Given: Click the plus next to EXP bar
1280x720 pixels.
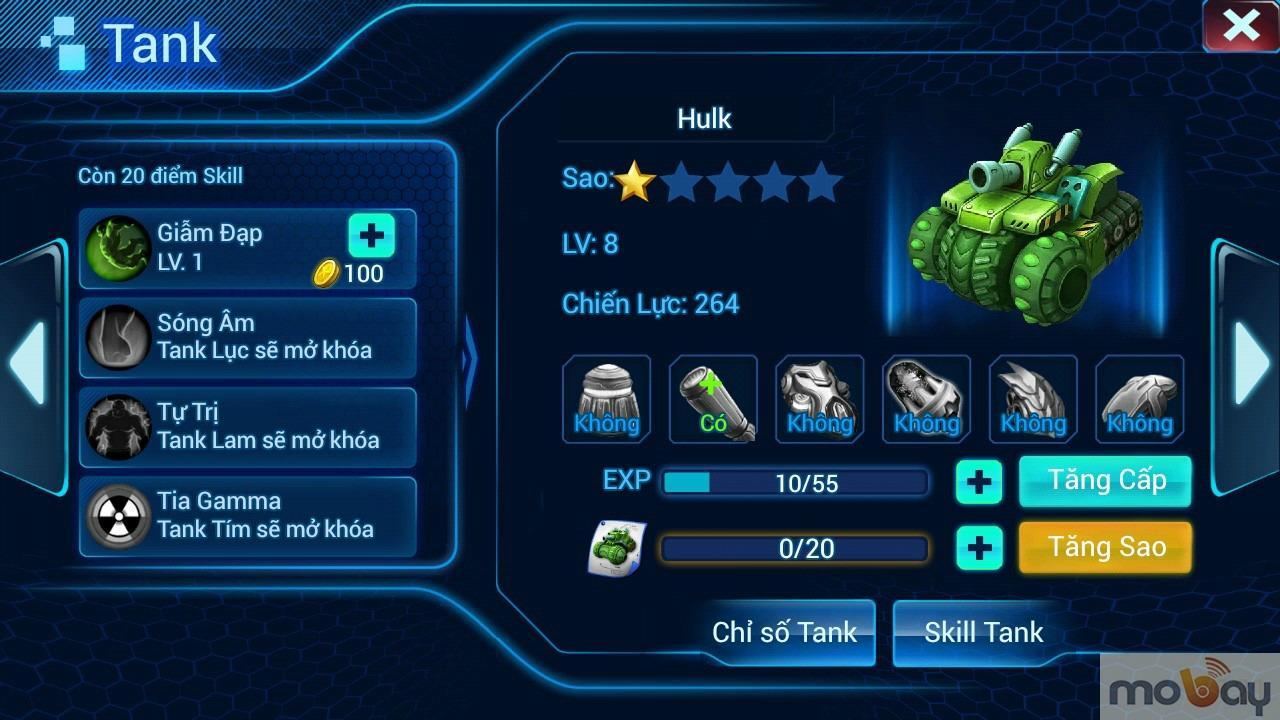Looking at the screenshot, I should tap(979, 482).
